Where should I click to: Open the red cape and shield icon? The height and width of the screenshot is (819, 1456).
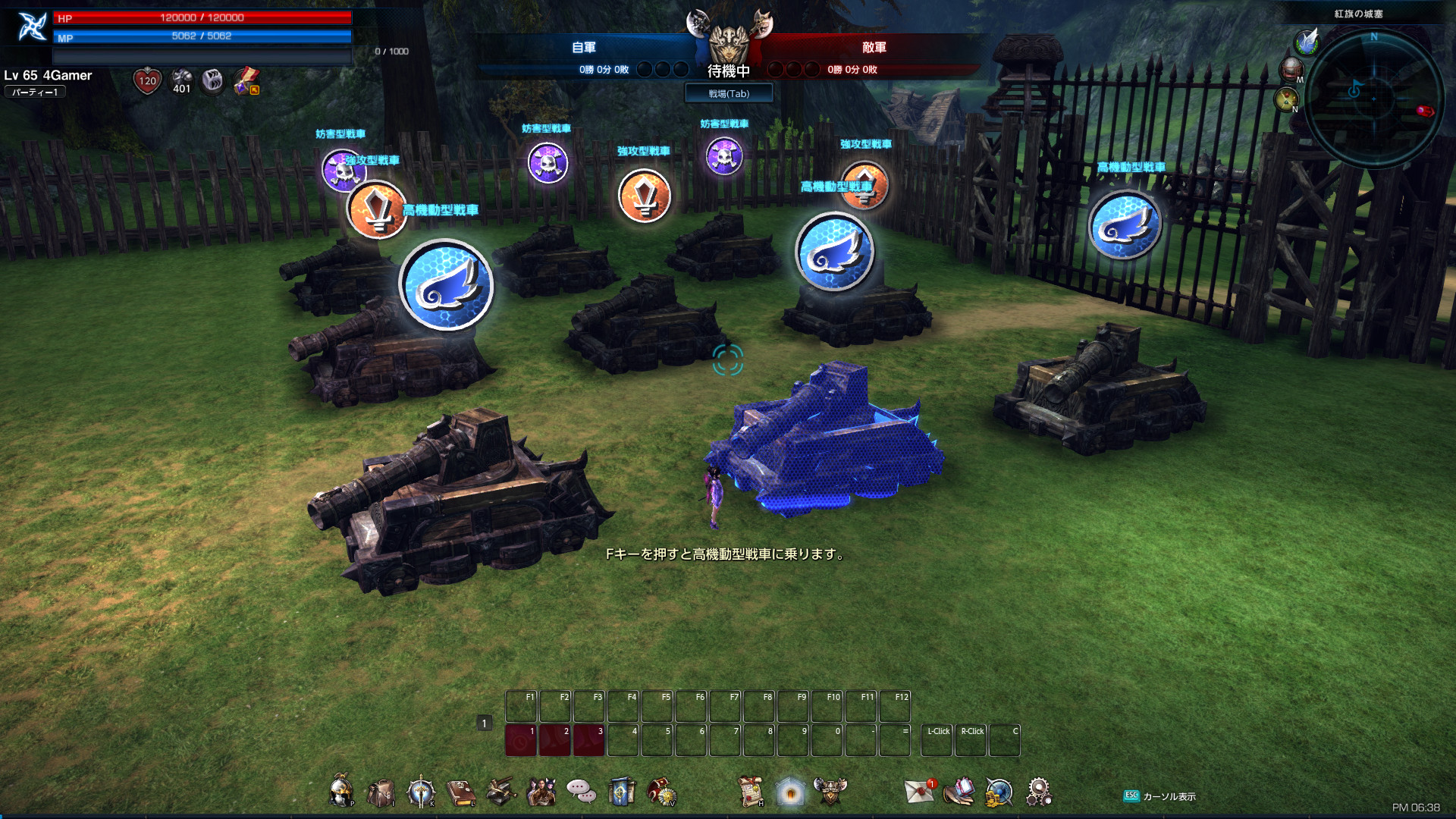(x=661, y=792)
